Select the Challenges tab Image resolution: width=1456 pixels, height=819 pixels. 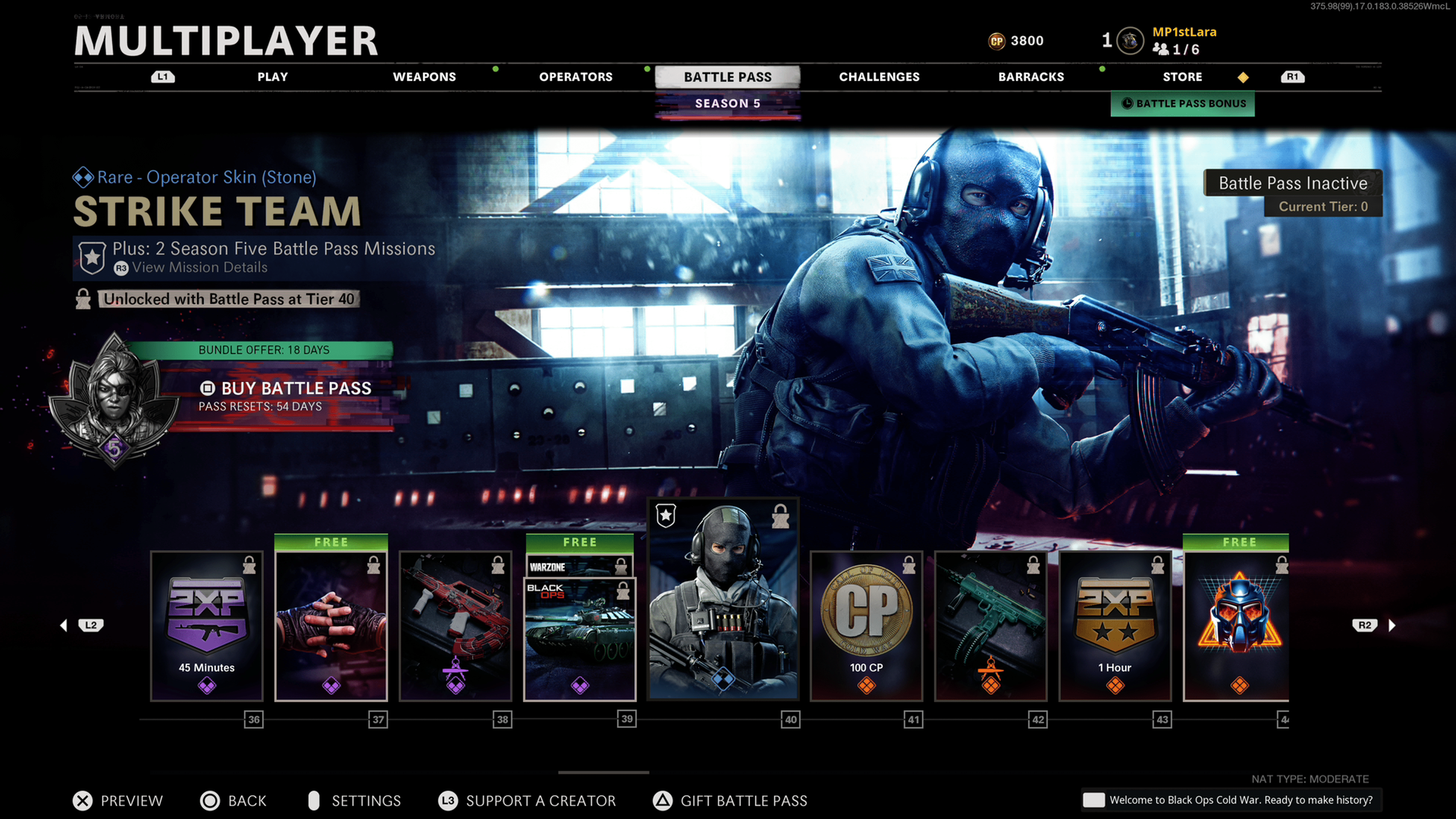[879, 77]
